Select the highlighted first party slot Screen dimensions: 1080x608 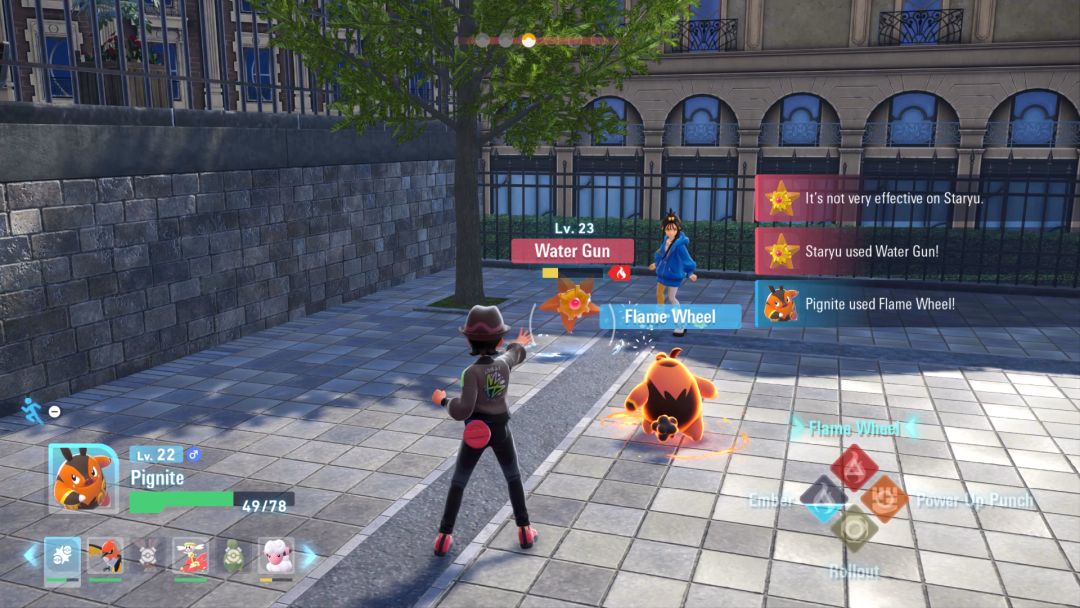tap(62, 556)
